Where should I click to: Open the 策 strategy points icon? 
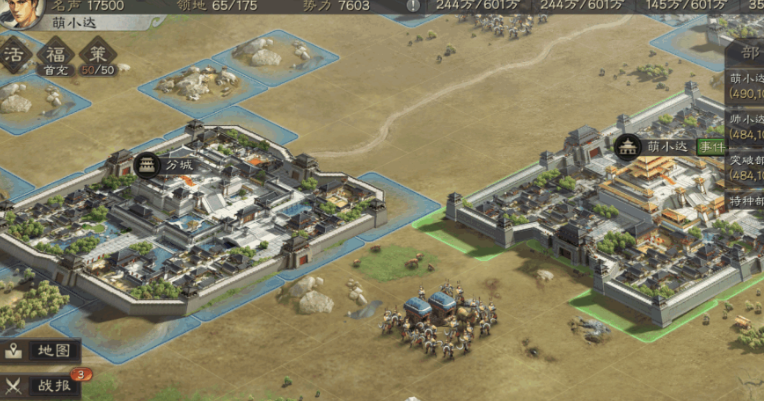click(99, 54)
